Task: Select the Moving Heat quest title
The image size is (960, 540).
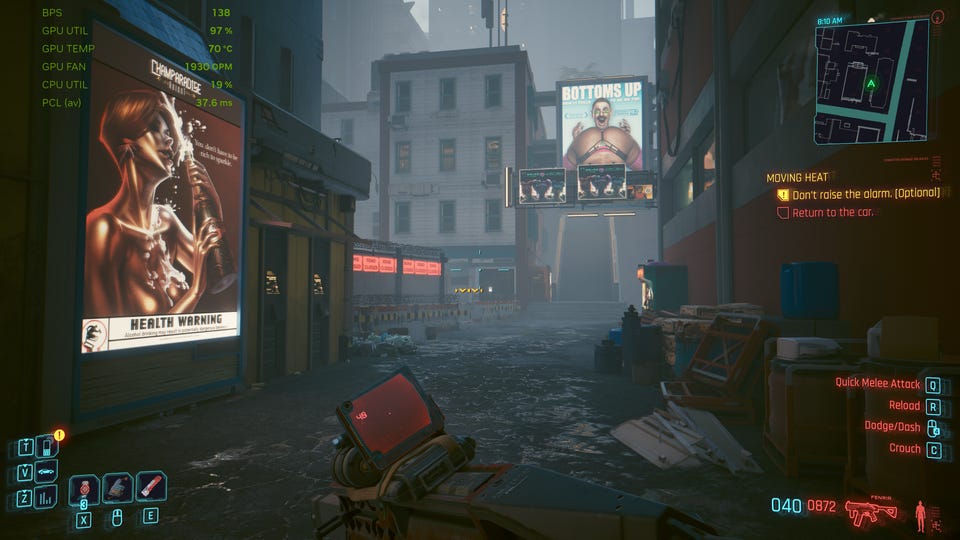Action: 798,177
